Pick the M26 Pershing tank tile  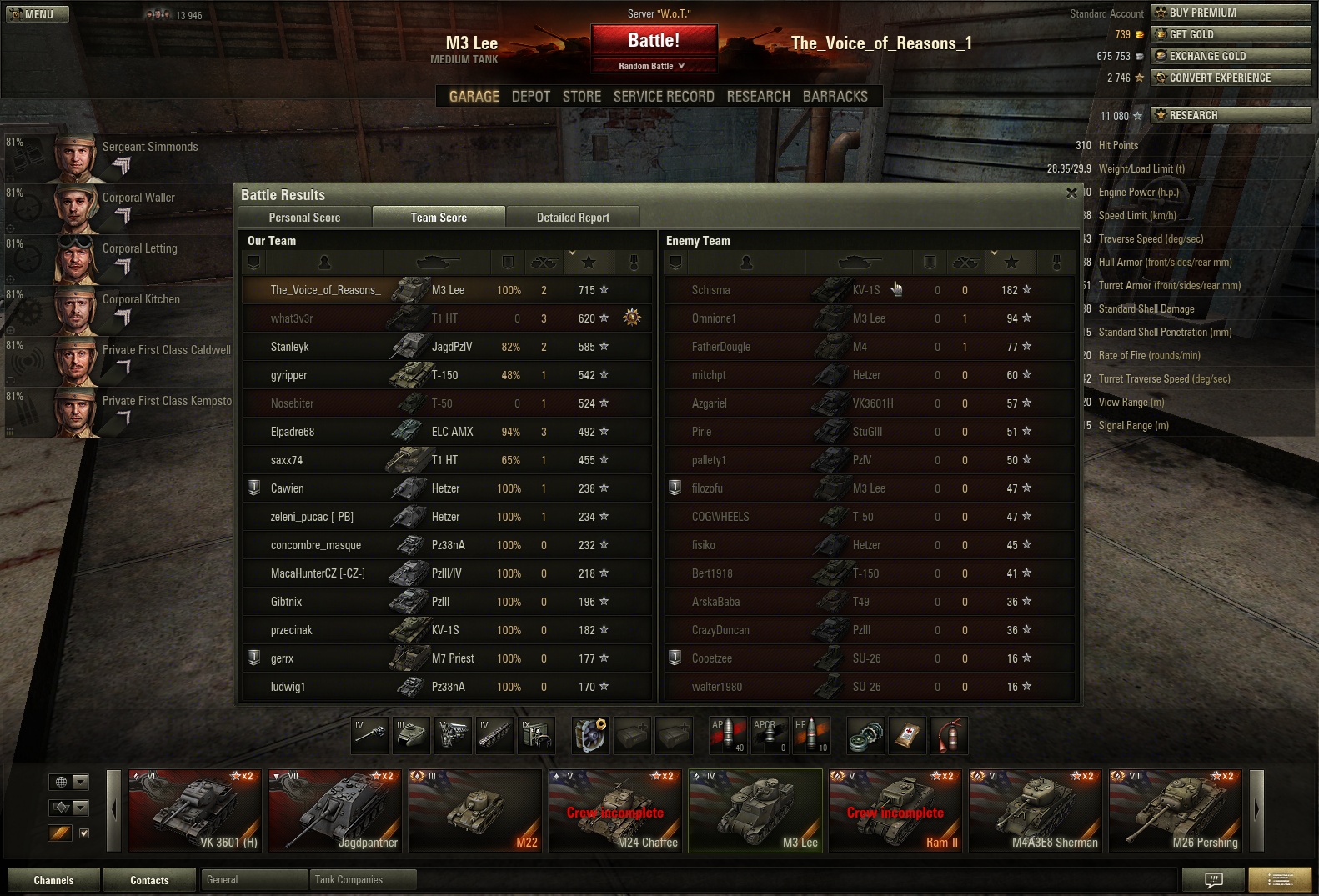point(1176,810)
